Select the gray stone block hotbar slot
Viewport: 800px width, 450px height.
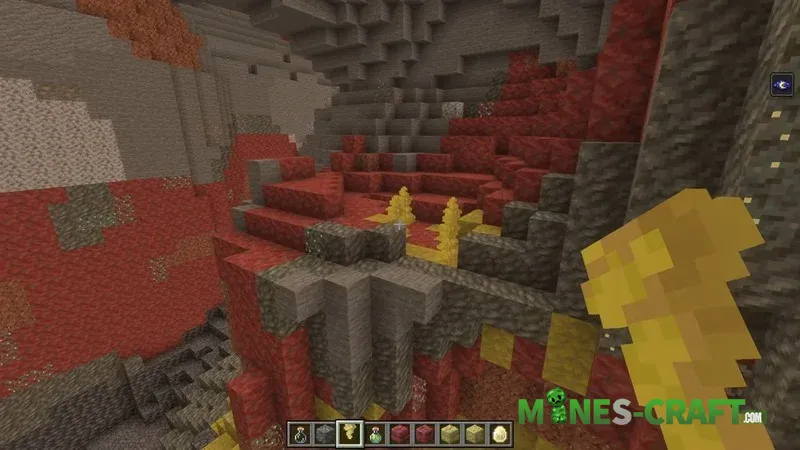pyautogui.click(x=324, y=433)
